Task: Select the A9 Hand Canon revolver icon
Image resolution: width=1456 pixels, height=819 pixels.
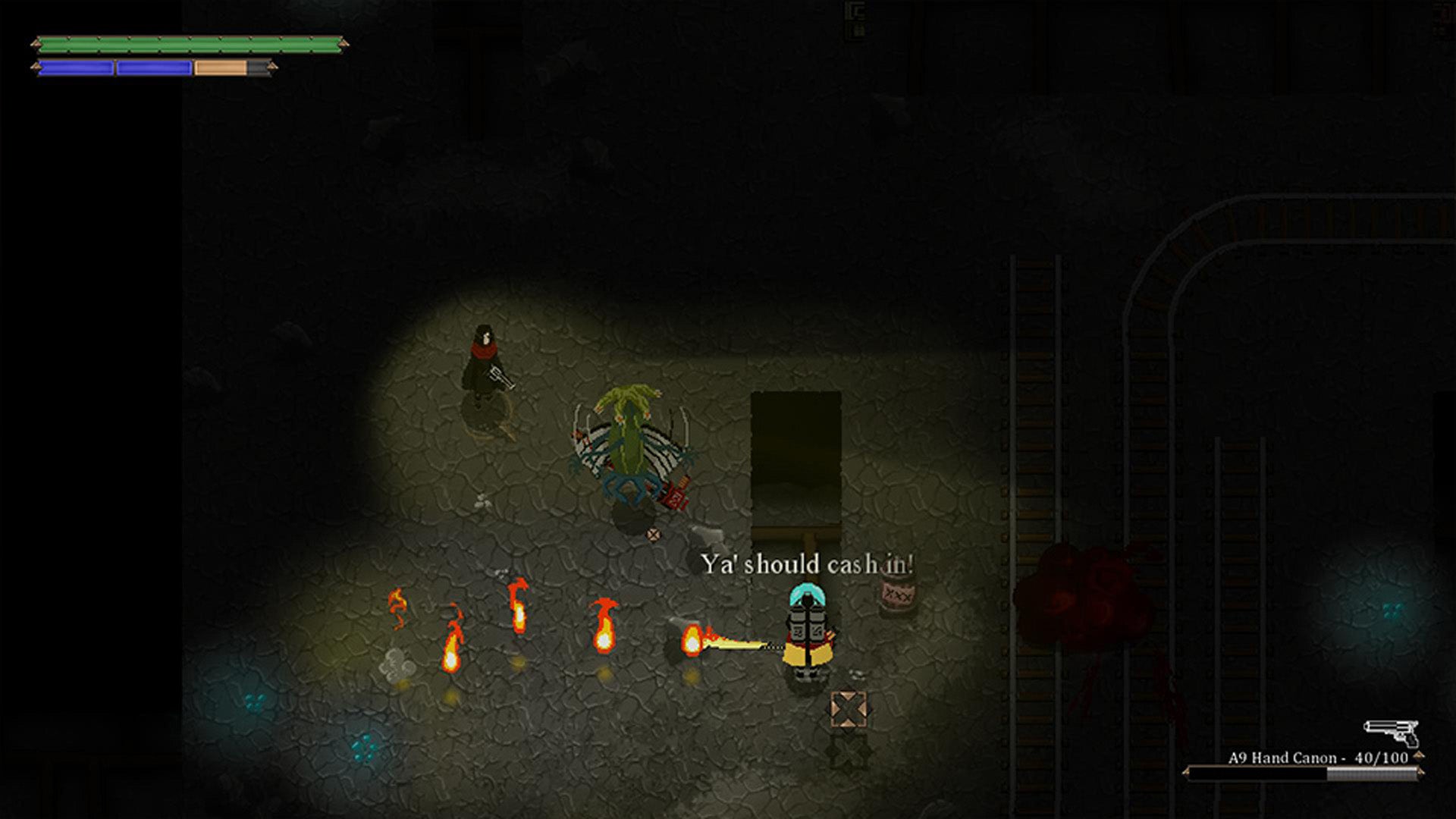Action: (1392, 732)
